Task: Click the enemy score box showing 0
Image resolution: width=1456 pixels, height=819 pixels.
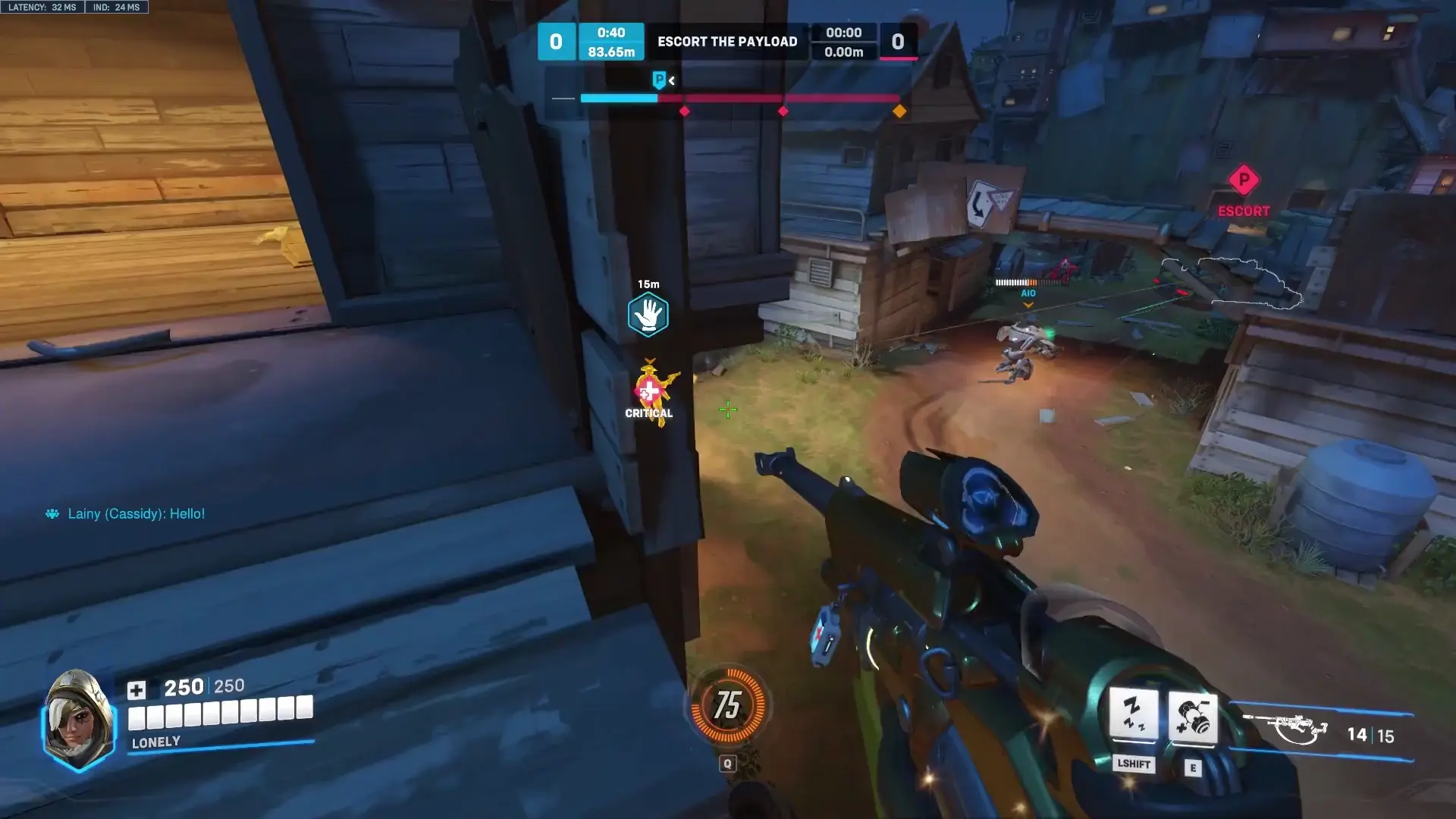Action: [x=899, y=42]
